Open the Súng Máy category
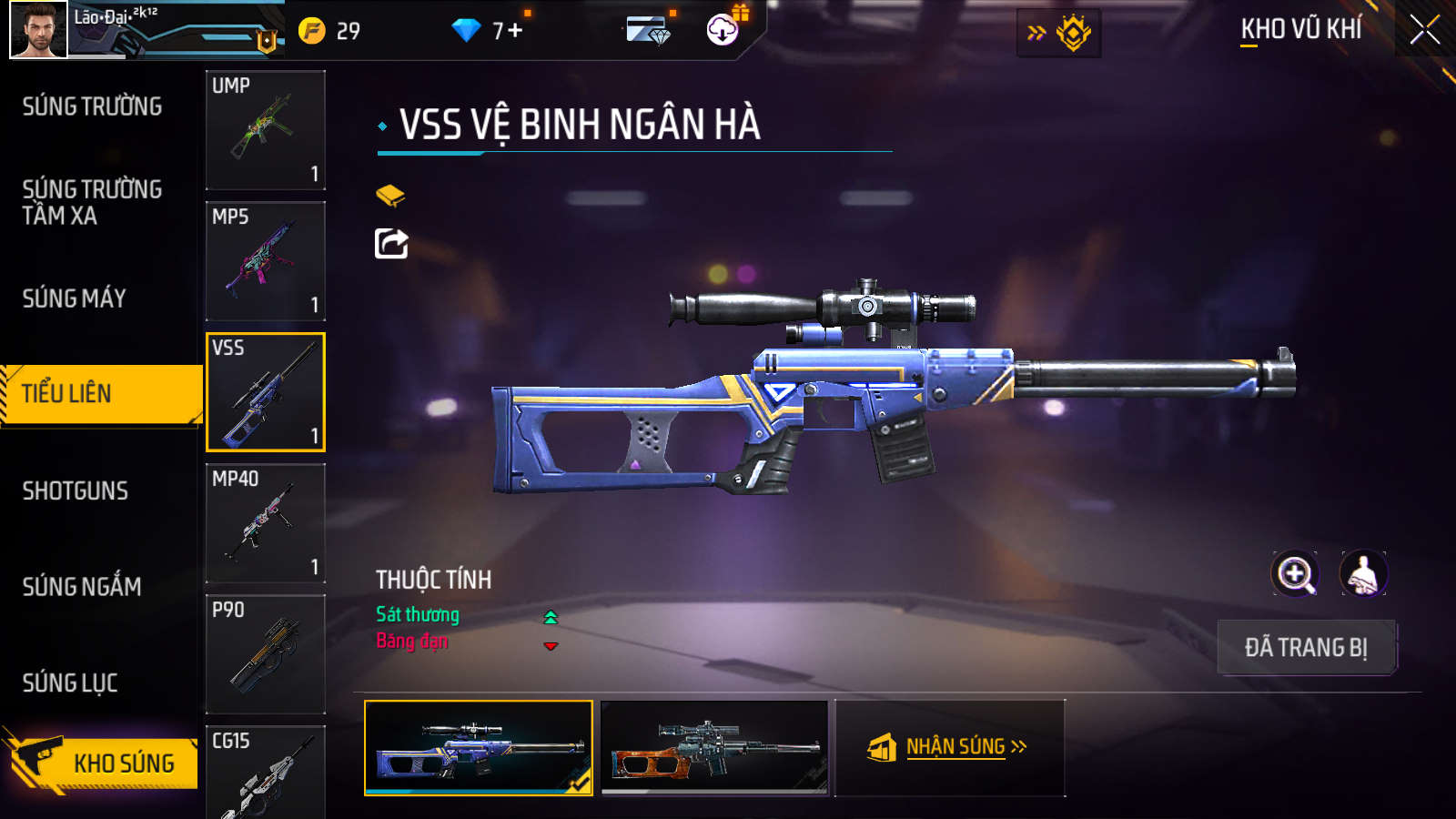Screen dimensions: 1456x819 tap(75, 298)
